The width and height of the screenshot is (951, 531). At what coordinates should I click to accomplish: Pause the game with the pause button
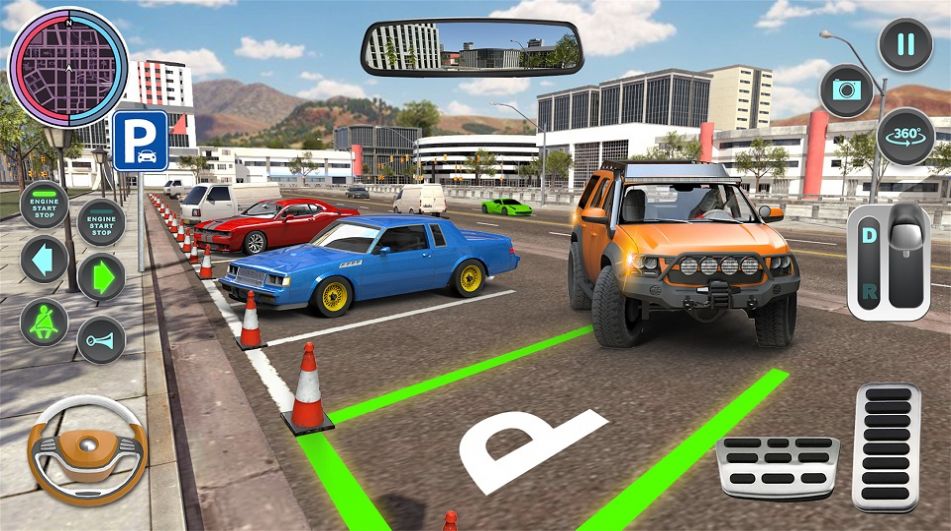904,45
